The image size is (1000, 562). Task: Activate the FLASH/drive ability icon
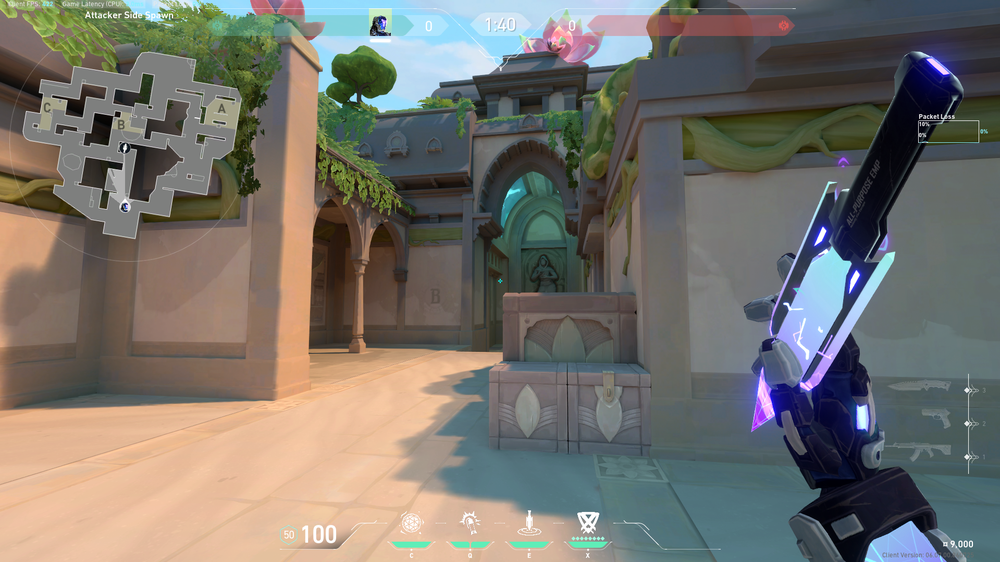coord(469,523)
